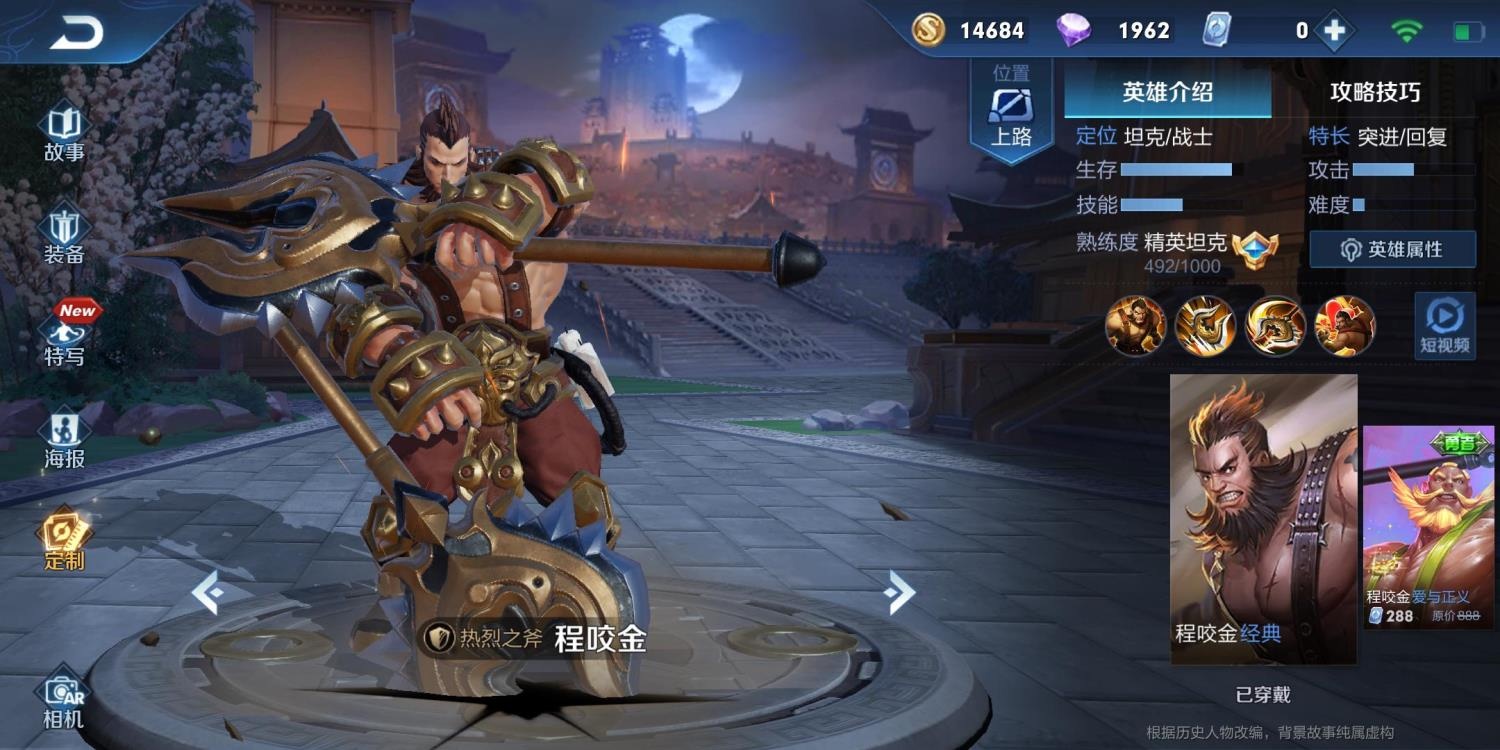Select the 英雄介绍 tab
The width and height of the screenshot is (1500, 750).
[x=1167, y=93]
